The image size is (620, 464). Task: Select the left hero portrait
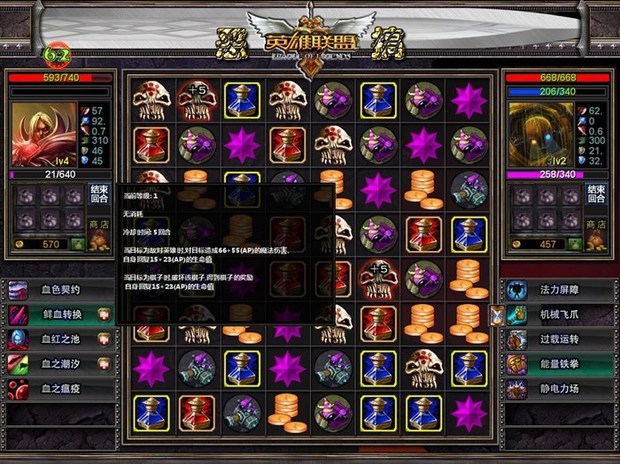coord(39,134)
